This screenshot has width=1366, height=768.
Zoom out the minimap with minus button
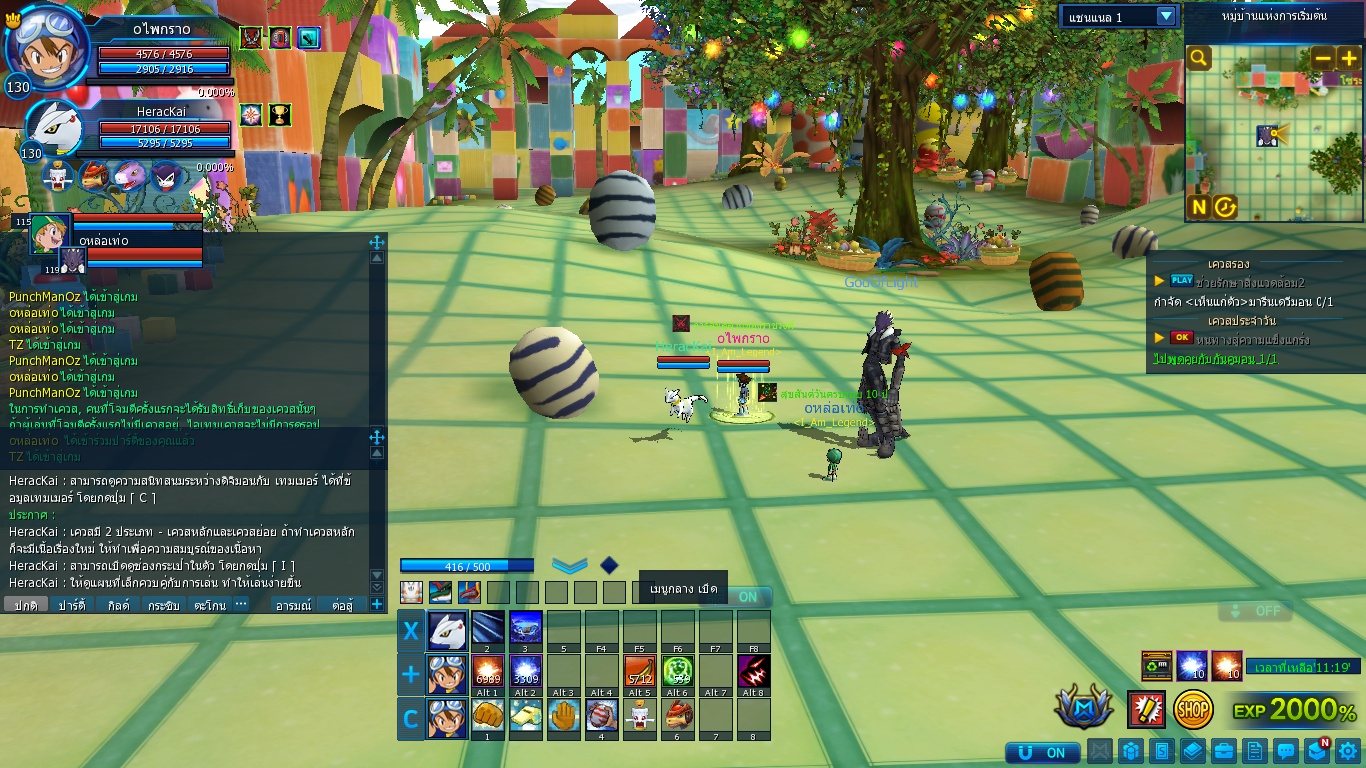pos(1323,59)
